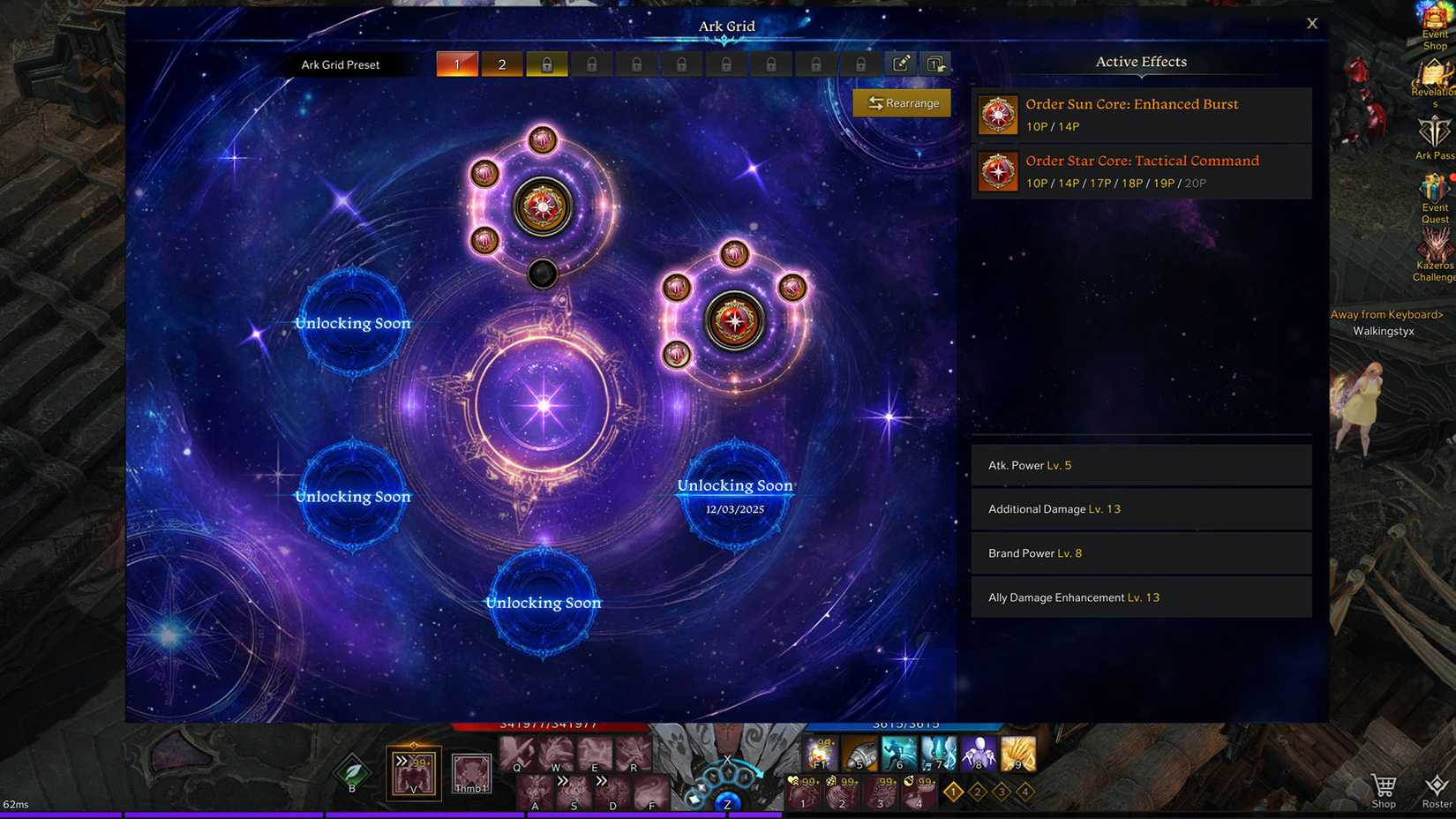
Task: Click the copy preset icon
Action: [x=934, y=64]
